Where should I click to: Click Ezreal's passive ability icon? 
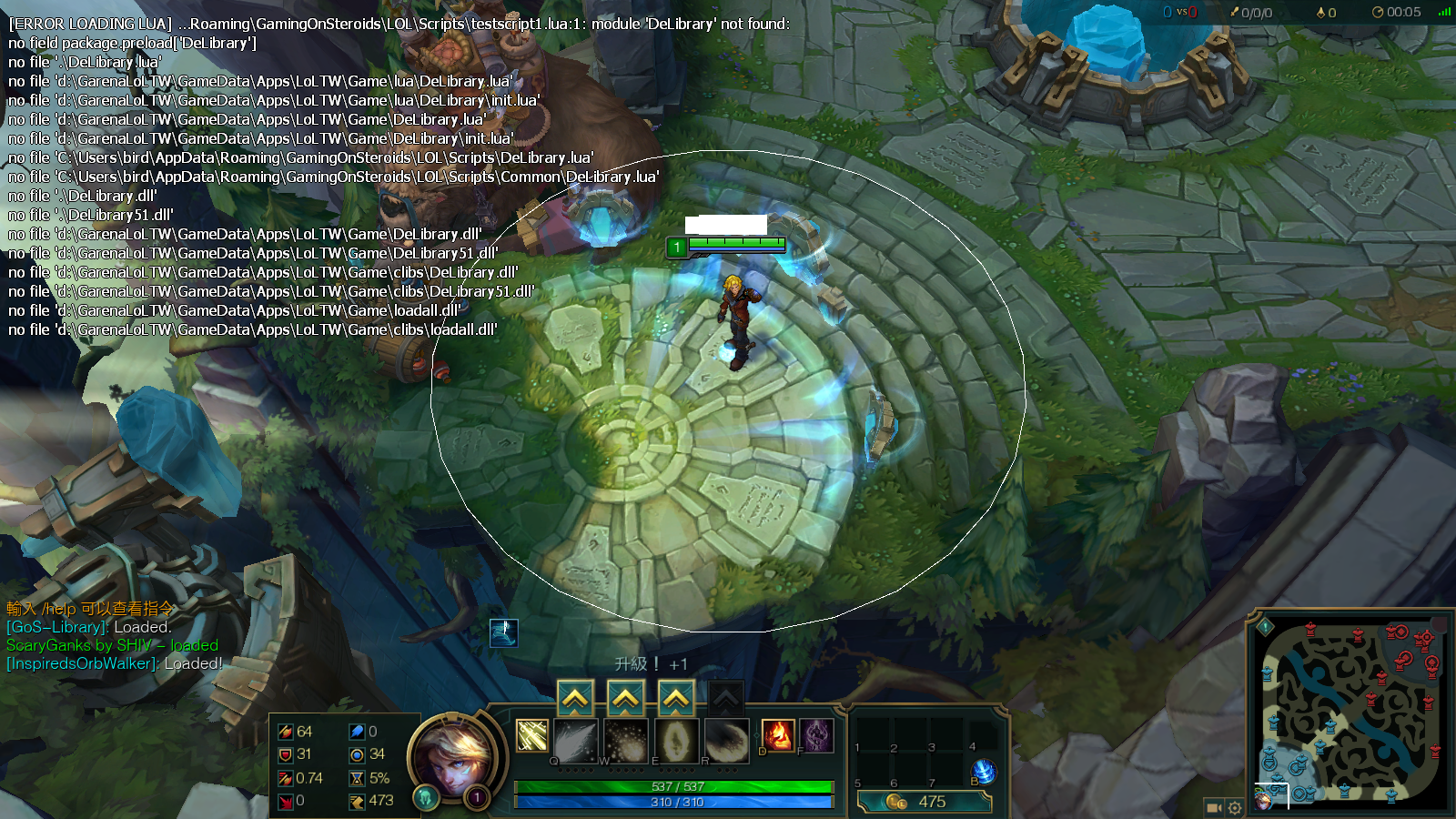click(531, 735)
